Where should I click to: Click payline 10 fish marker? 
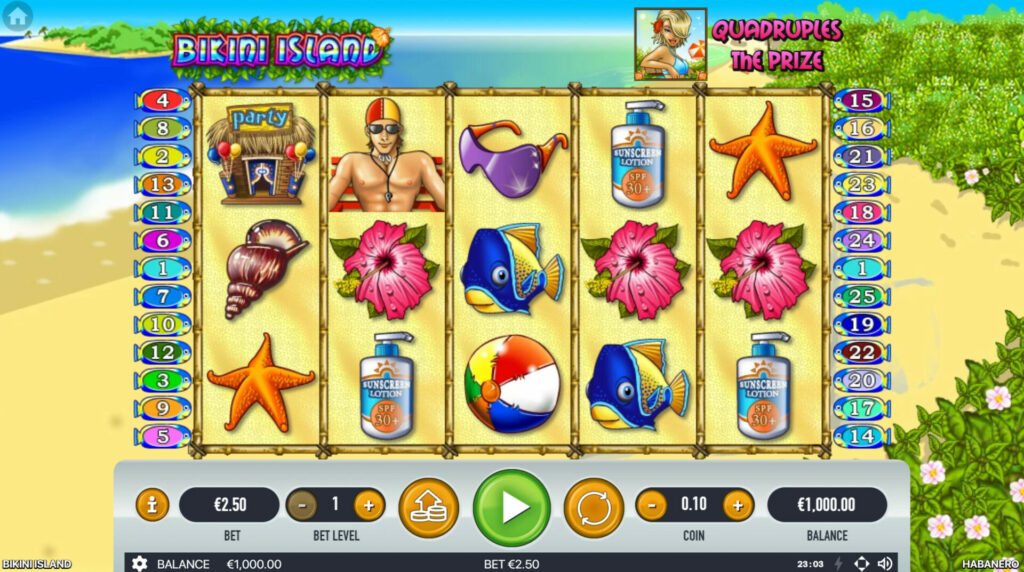point(162,324)
